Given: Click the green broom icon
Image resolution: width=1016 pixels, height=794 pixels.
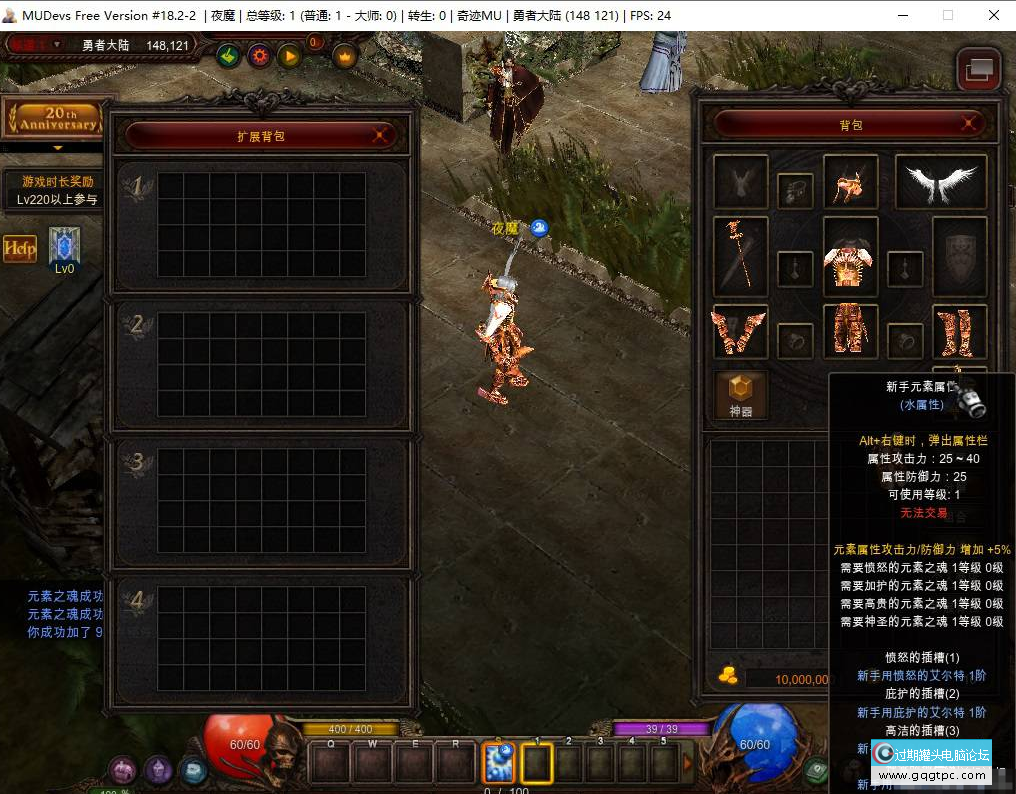Looking at the screenshot, I should tap(228, 56).
